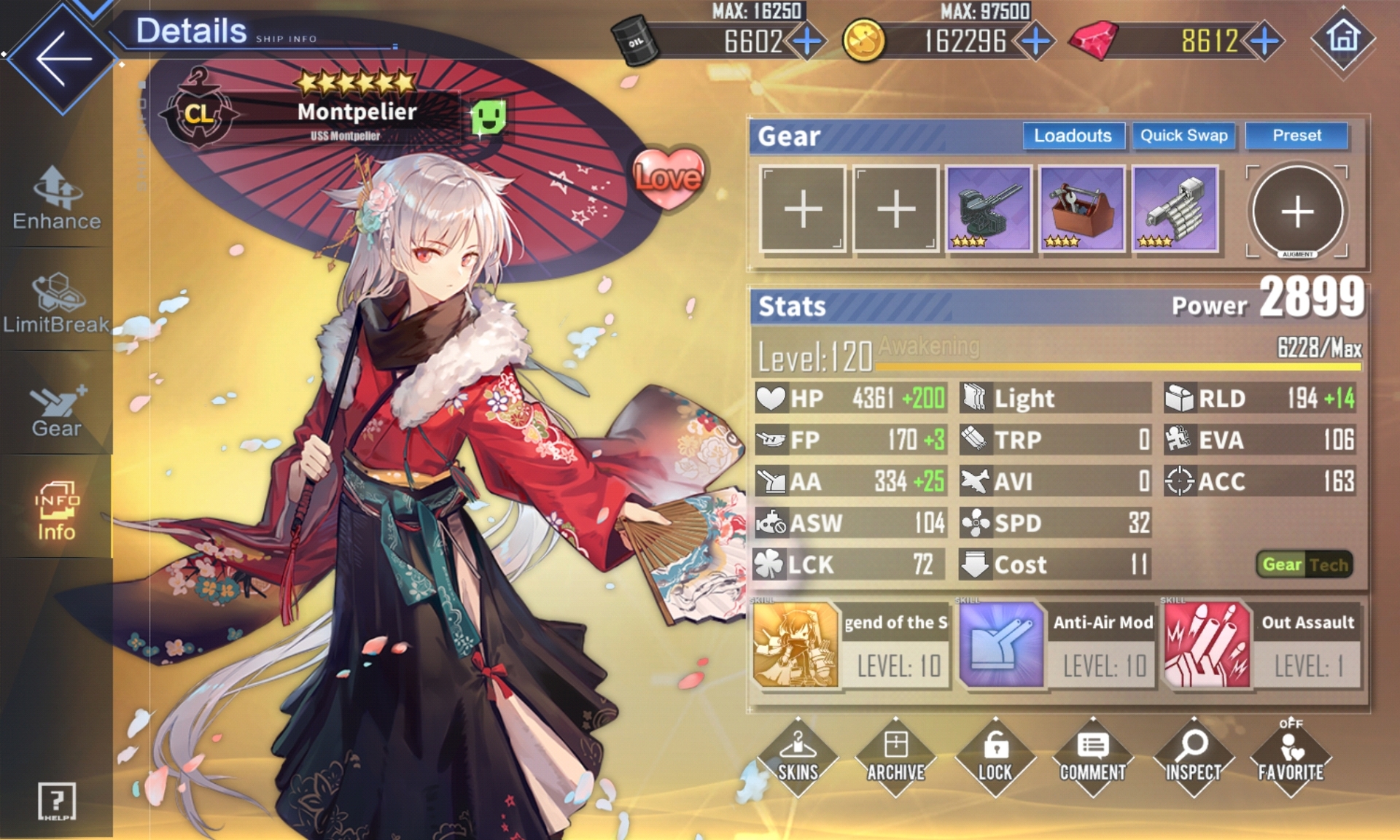Buy more gems with plus button

click(1265, 41)
